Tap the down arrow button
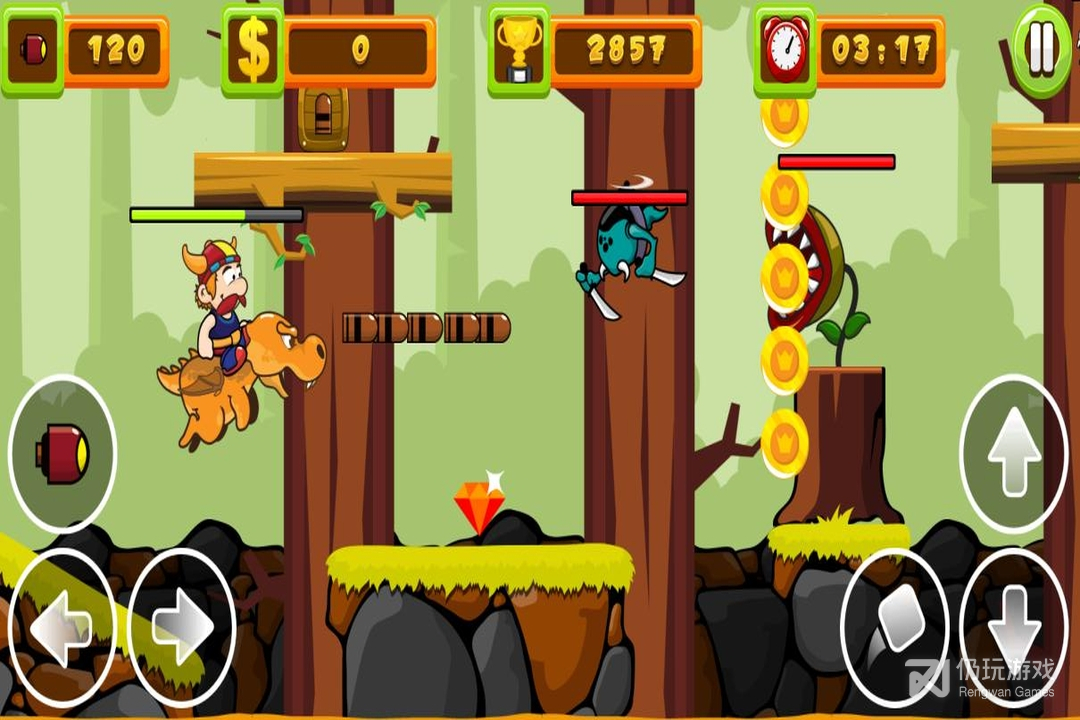Viewport: 1080px width, 720px height. [x=1014, y=629]
